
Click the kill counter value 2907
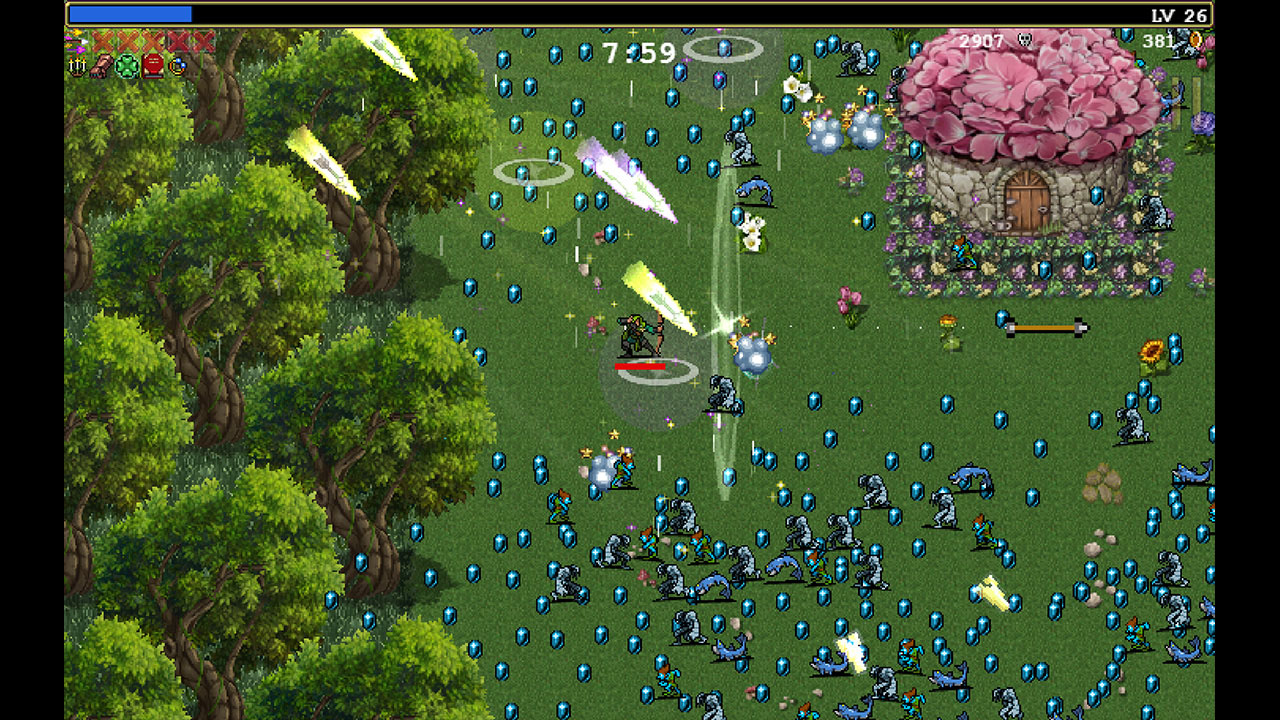(982, 41)
